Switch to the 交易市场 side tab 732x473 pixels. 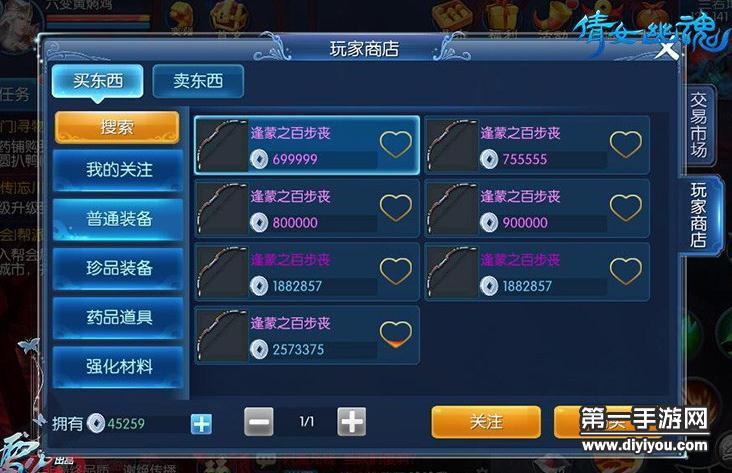pos(699,127)
